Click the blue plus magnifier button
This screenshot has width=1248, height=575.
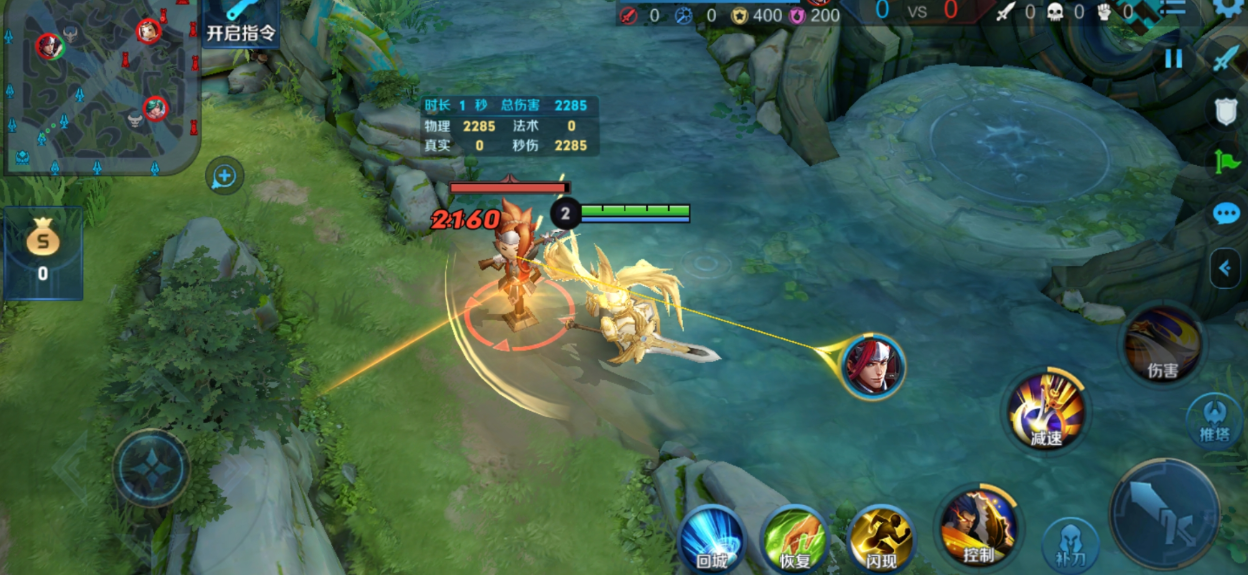point(224,177)
